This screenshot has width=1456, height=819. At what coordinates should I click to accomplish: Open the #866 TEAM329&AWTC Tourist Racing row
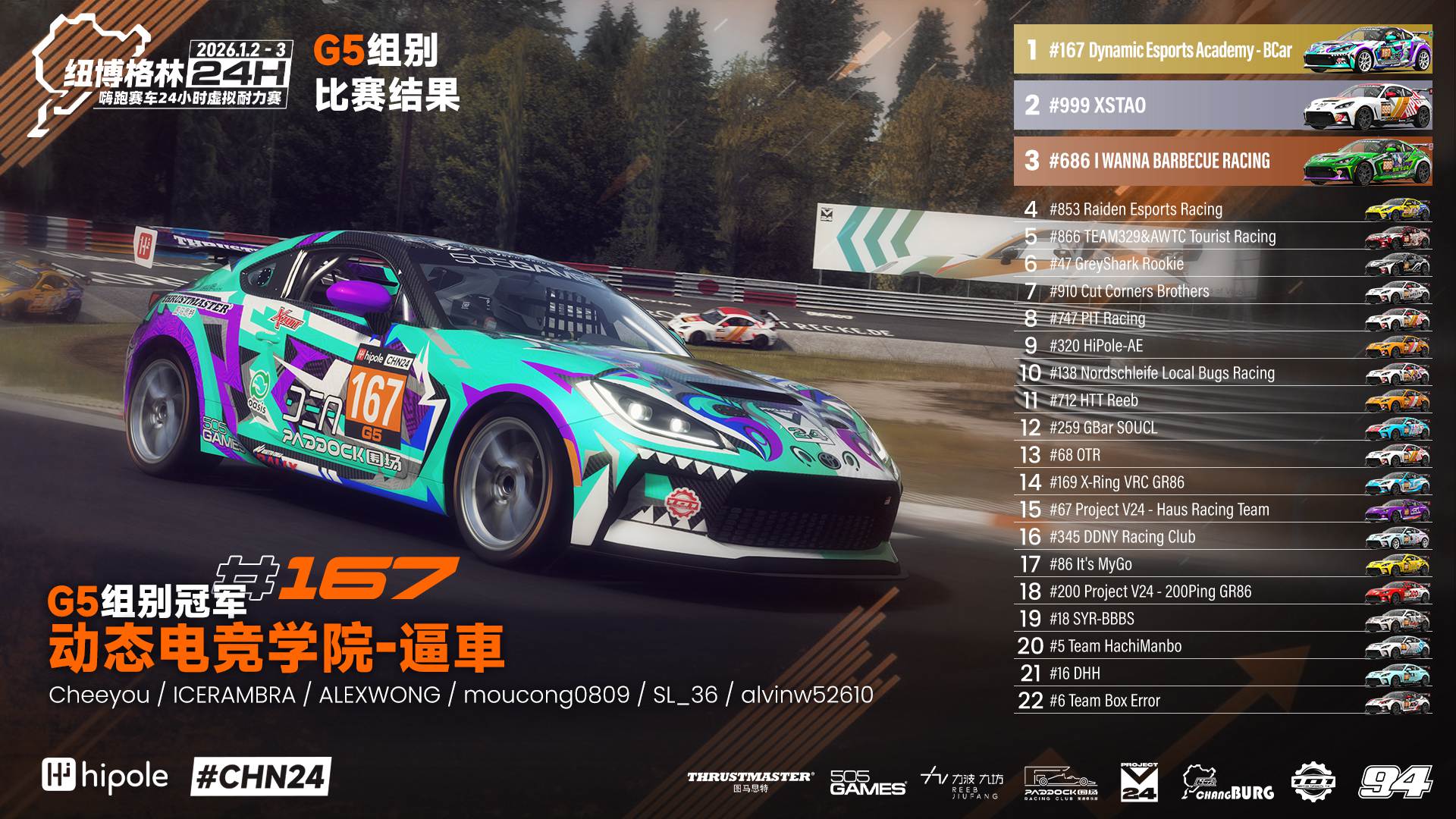pos(1222,237)
